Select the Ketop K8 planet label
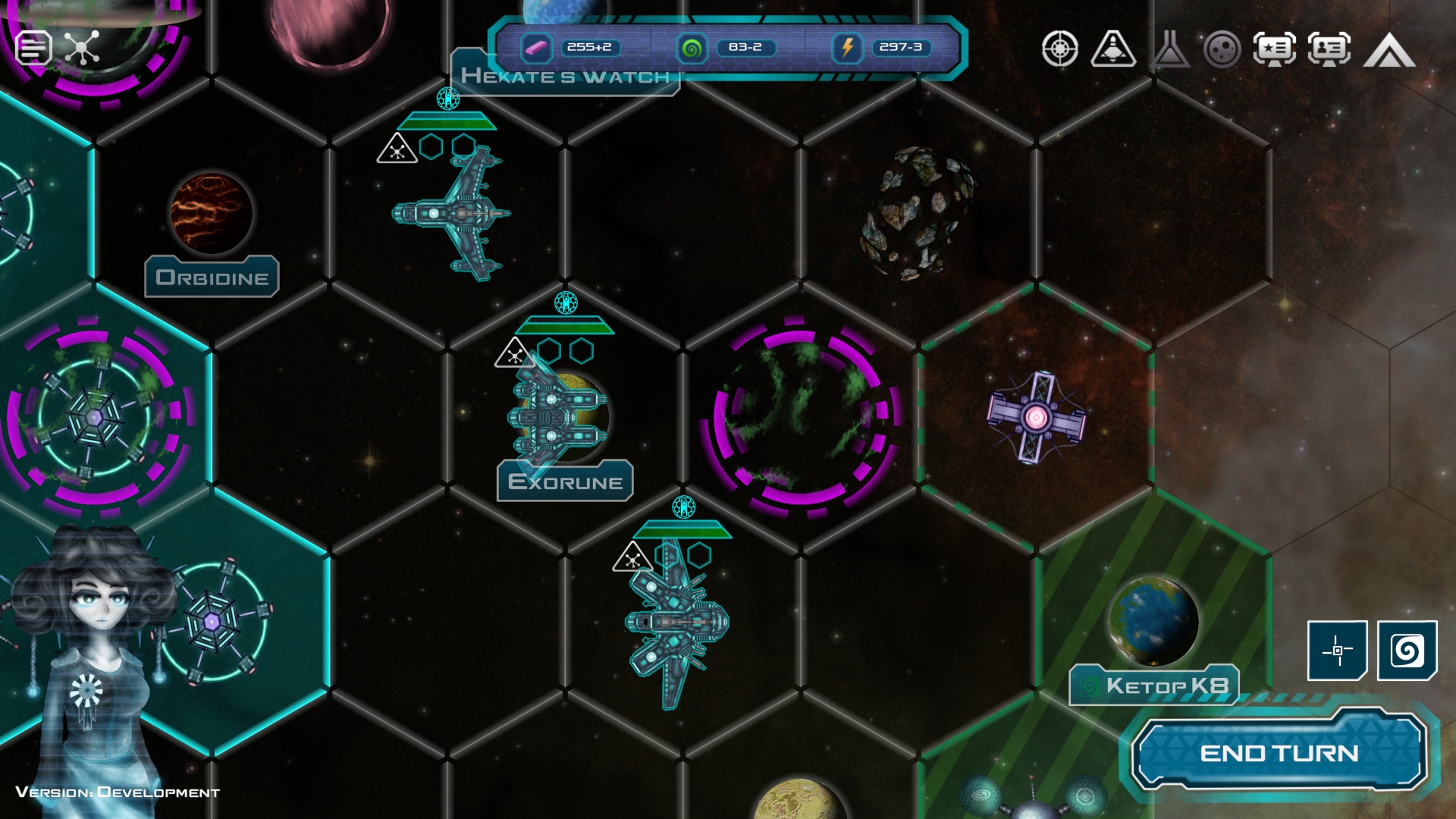The height and width of the screenshot is (819, 1456). 1153,686
